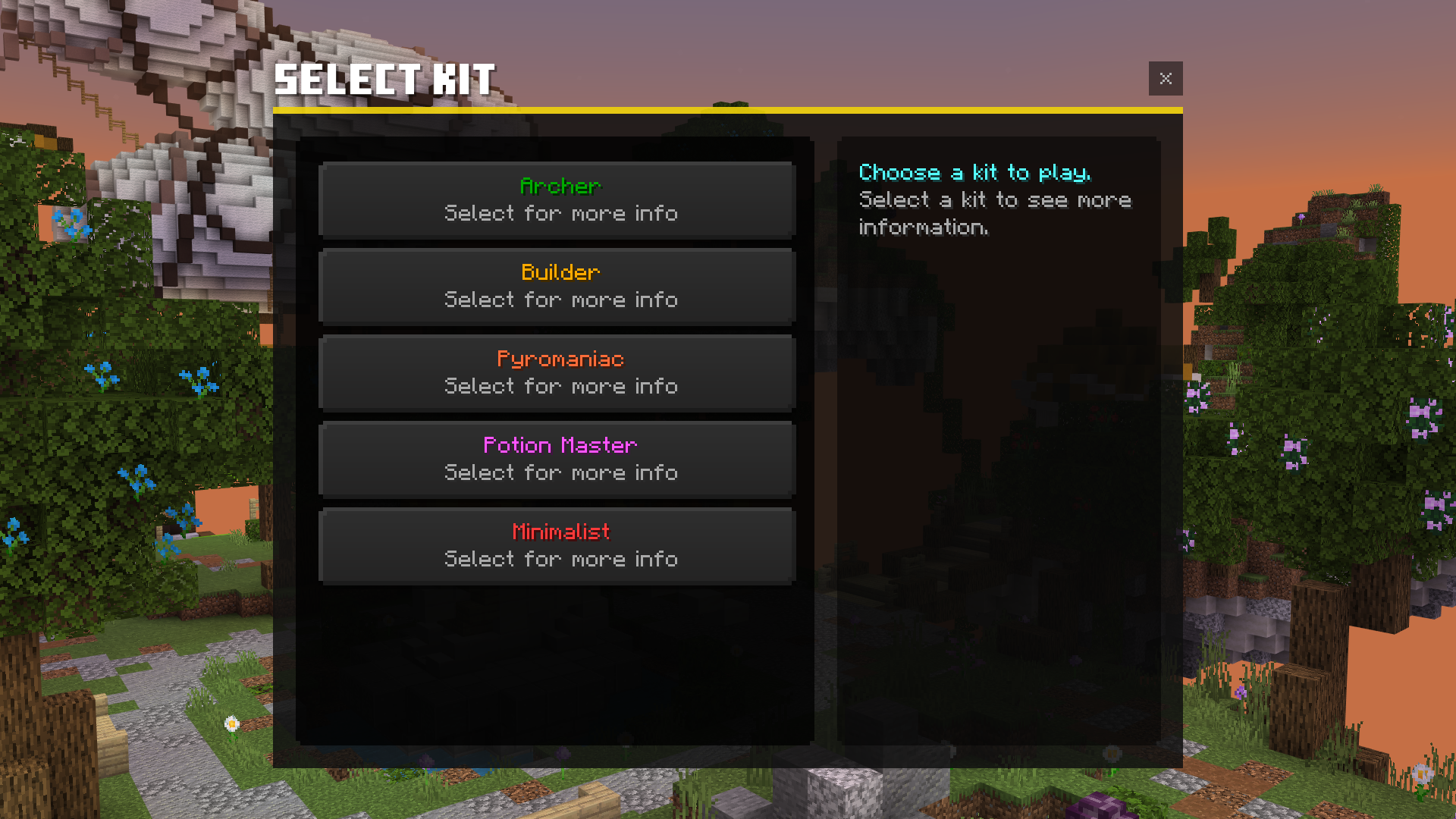Click the orange Builder kit label
The image size is (1456, 819).
[x=560, y=272]
